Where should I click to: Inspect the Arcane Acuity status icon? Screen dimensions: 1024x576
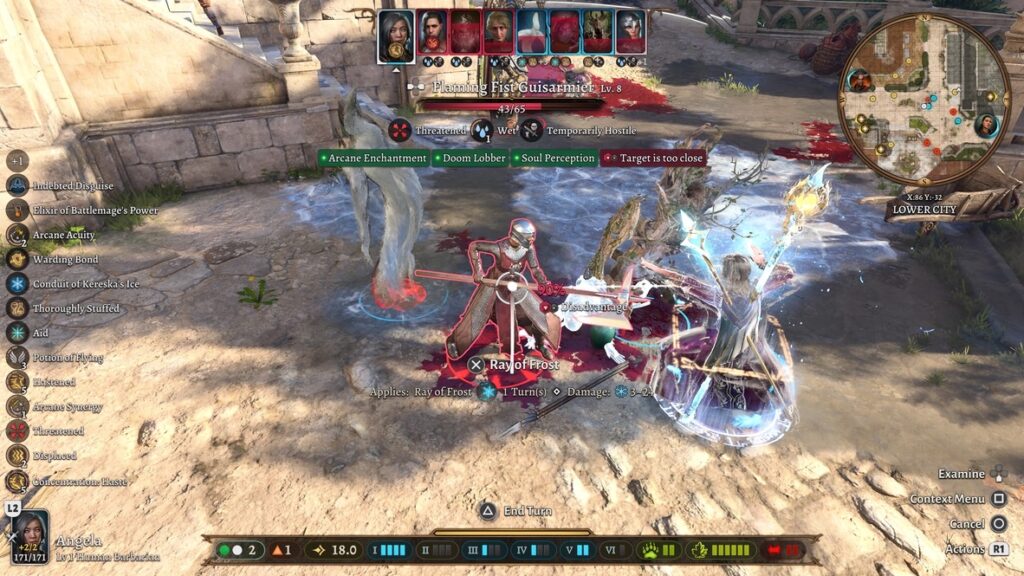17,235
